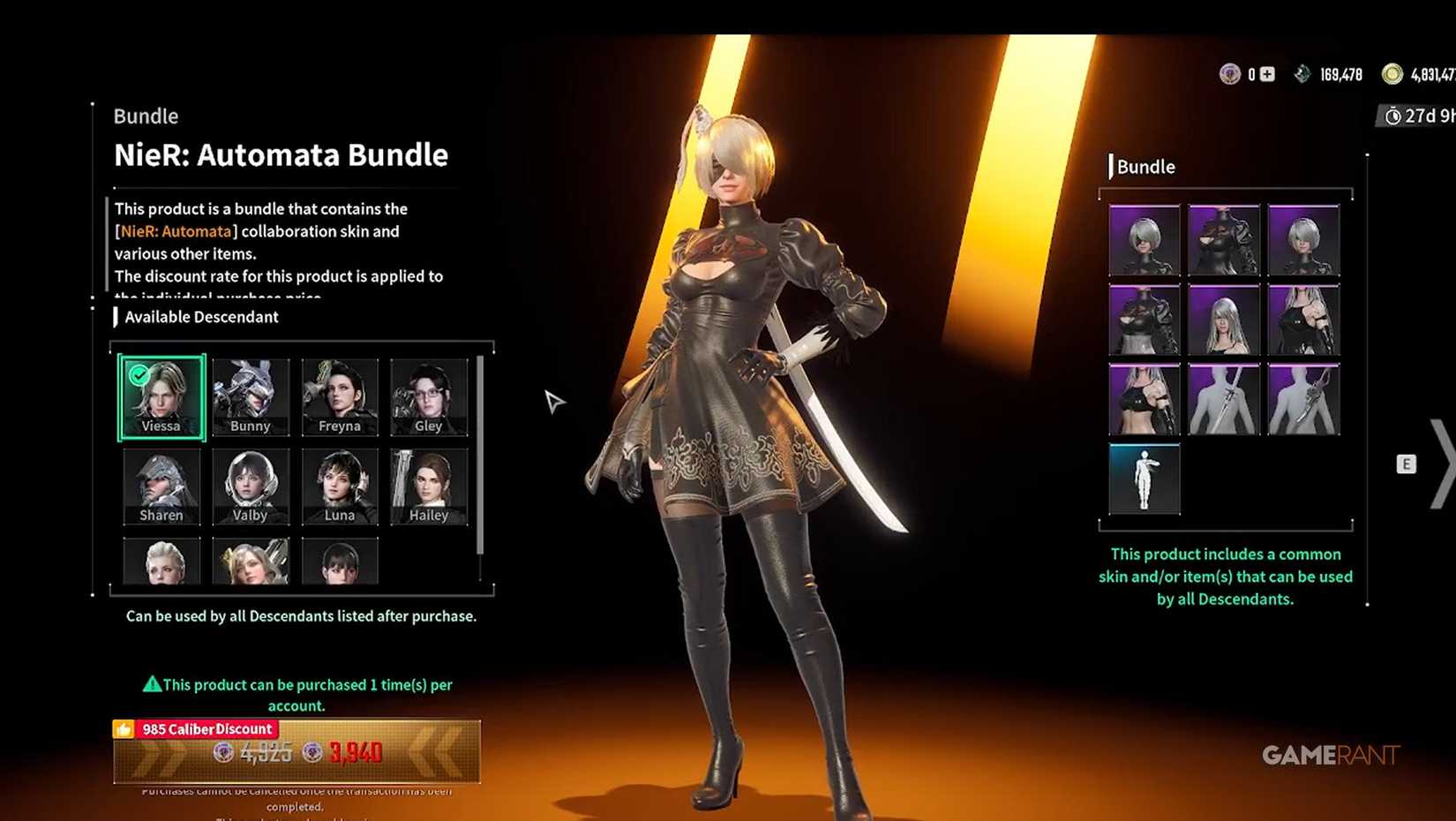The image size is (1456, 821).
Task: Select the 2B blindfold skin thumbnail in Bundle
Action: [1145, 240]
